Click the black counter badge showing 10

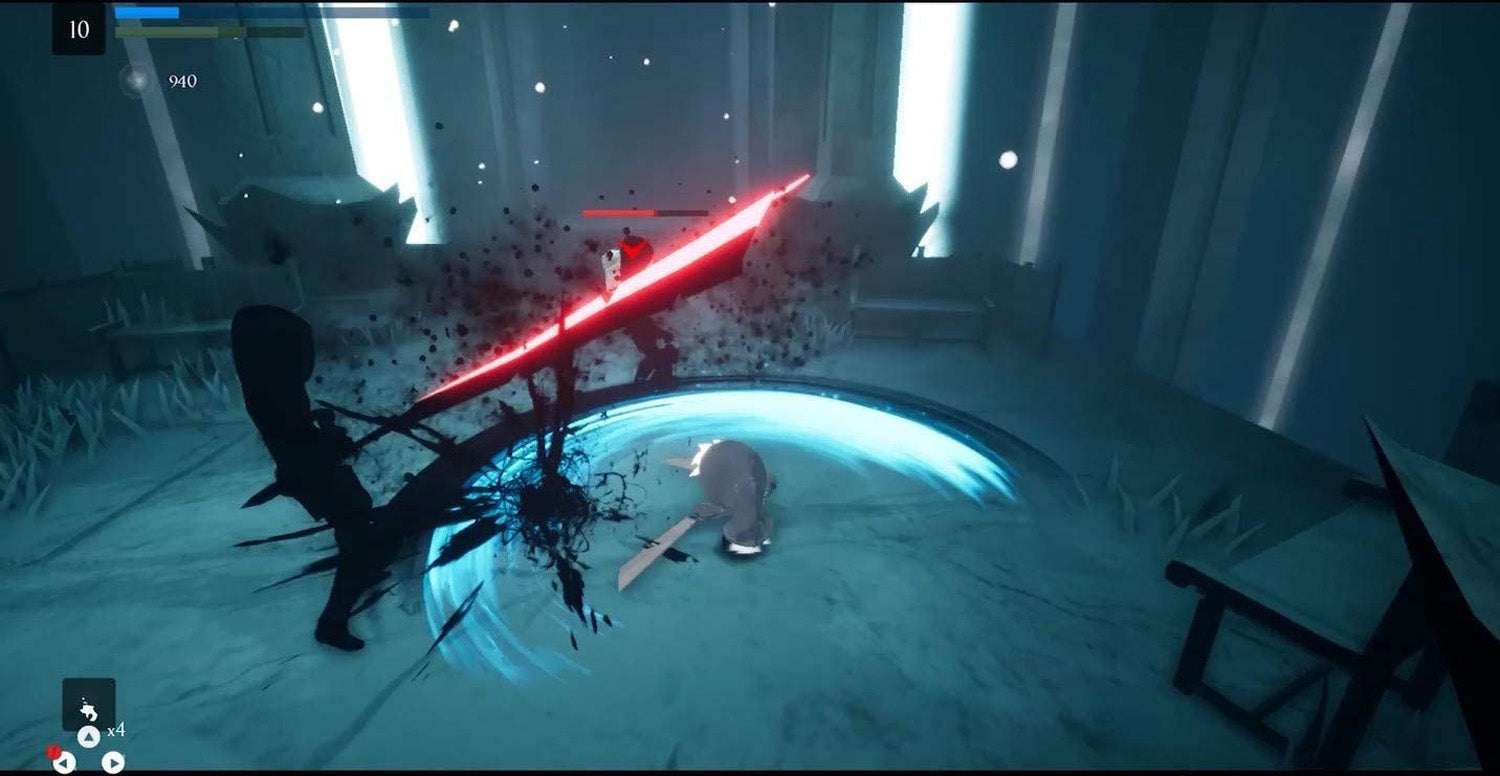pyautogui.click(x=79, y=29)
